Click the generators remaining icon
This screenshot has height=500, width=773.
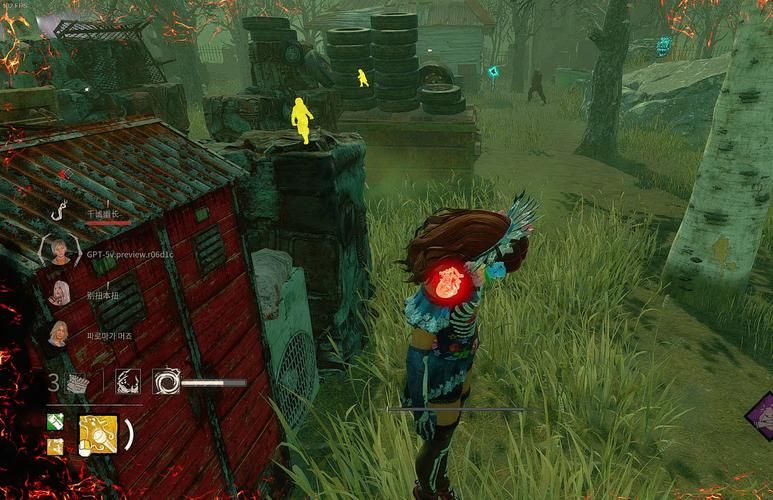78,382
